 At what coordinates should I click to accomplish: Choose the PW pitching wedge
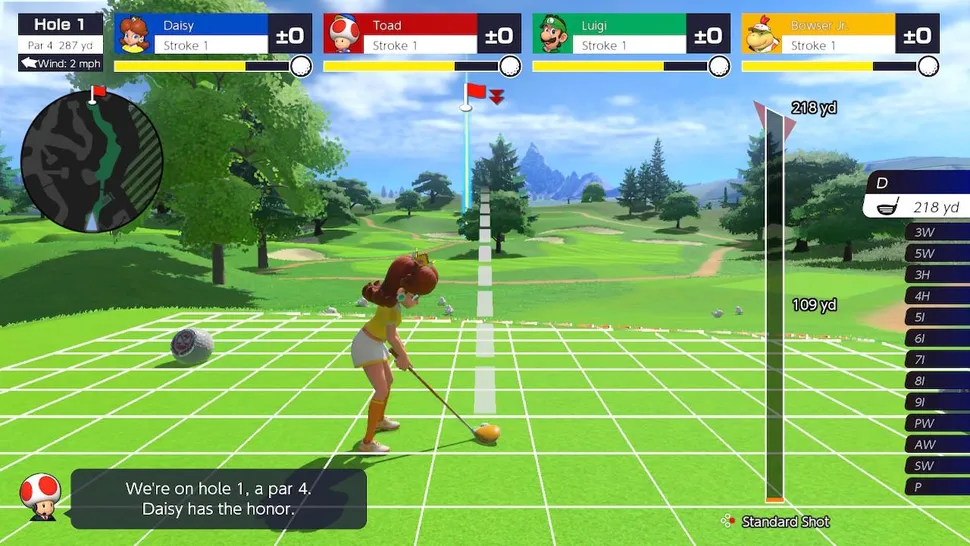coord(936,423)
